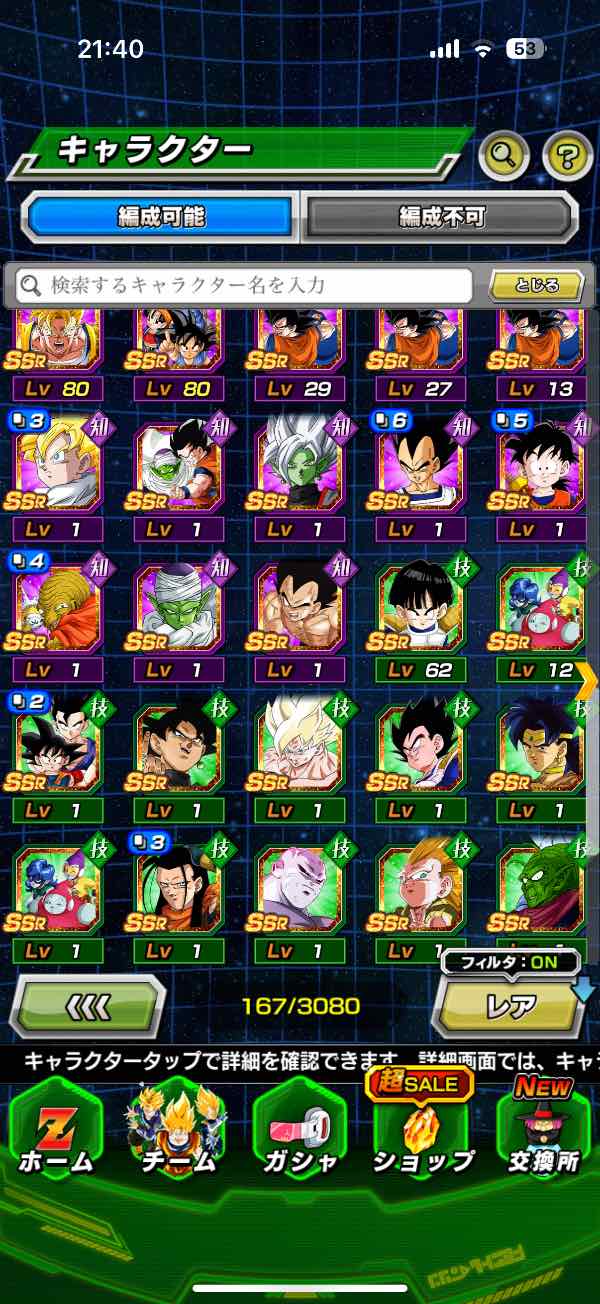Open the ショップ menu
Viewport: 600px width, 1304px height.
coord(422,1130)
